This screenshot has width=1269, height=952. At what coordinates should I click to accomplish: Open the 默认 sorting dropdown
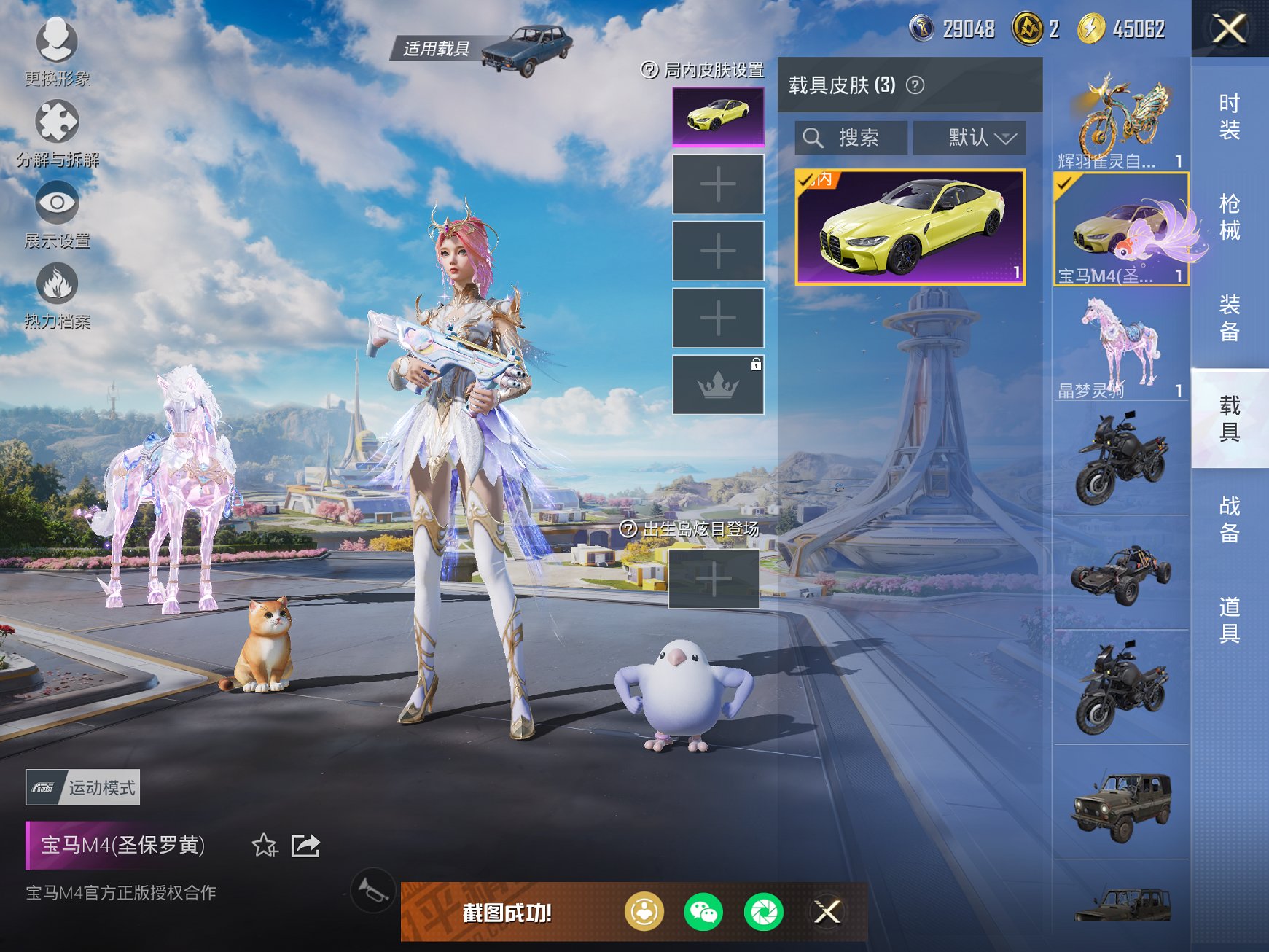(969, 138)
